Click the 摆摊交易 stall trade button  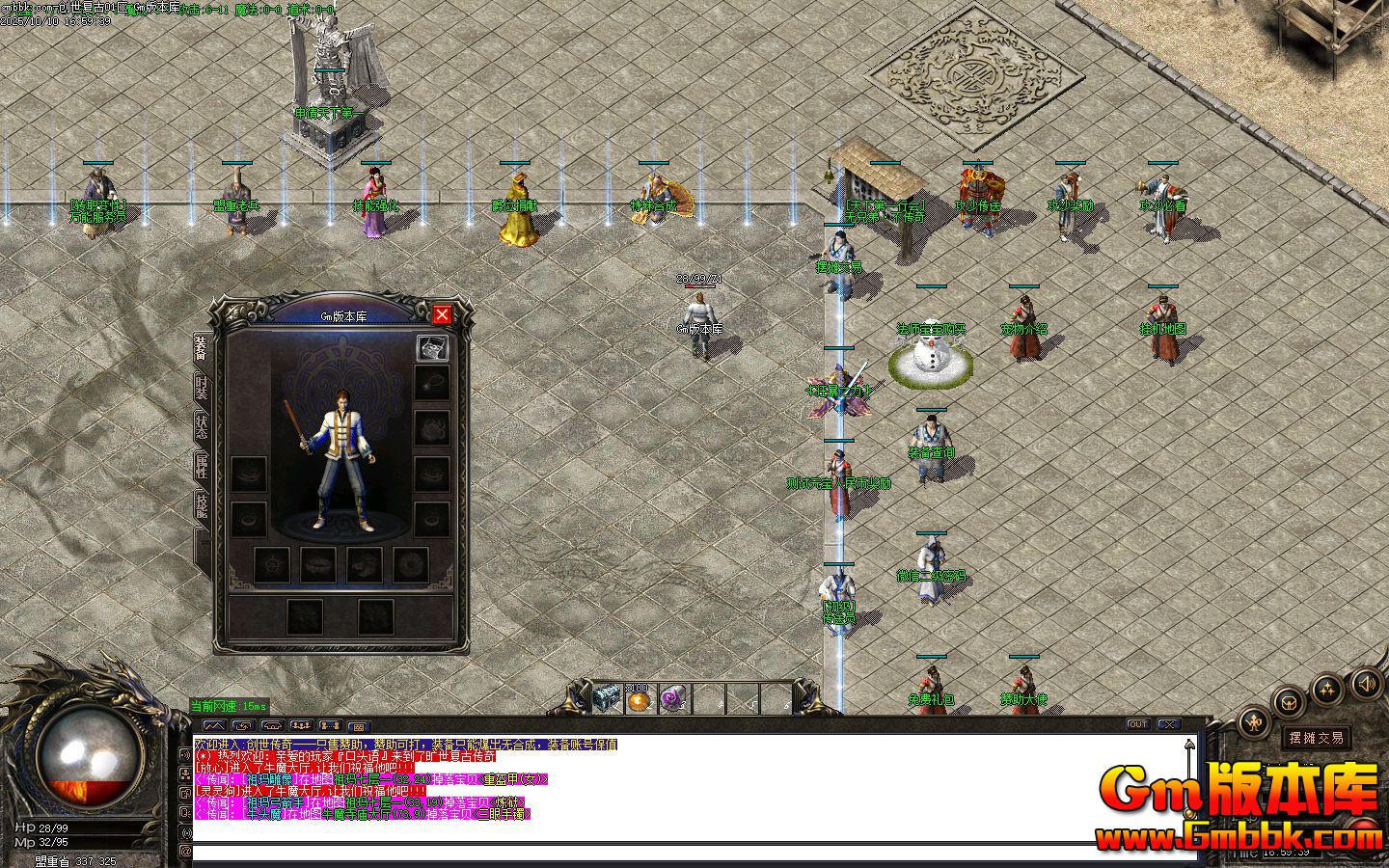(1317, 738)
